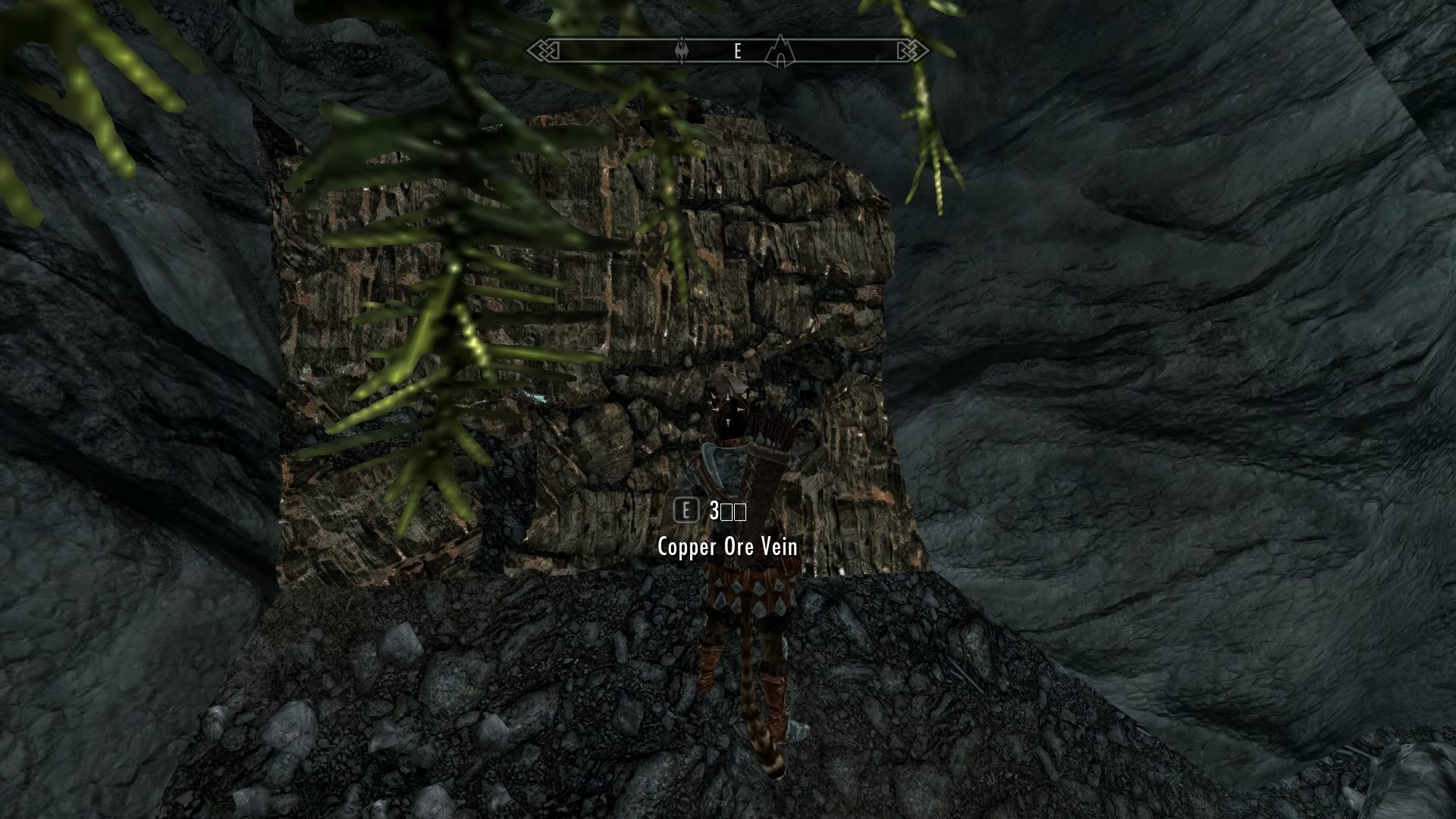Screen dimensions: 1456x819
Task: Click the dragon emblem marker on the compass
Action: [x=682, y=52]
